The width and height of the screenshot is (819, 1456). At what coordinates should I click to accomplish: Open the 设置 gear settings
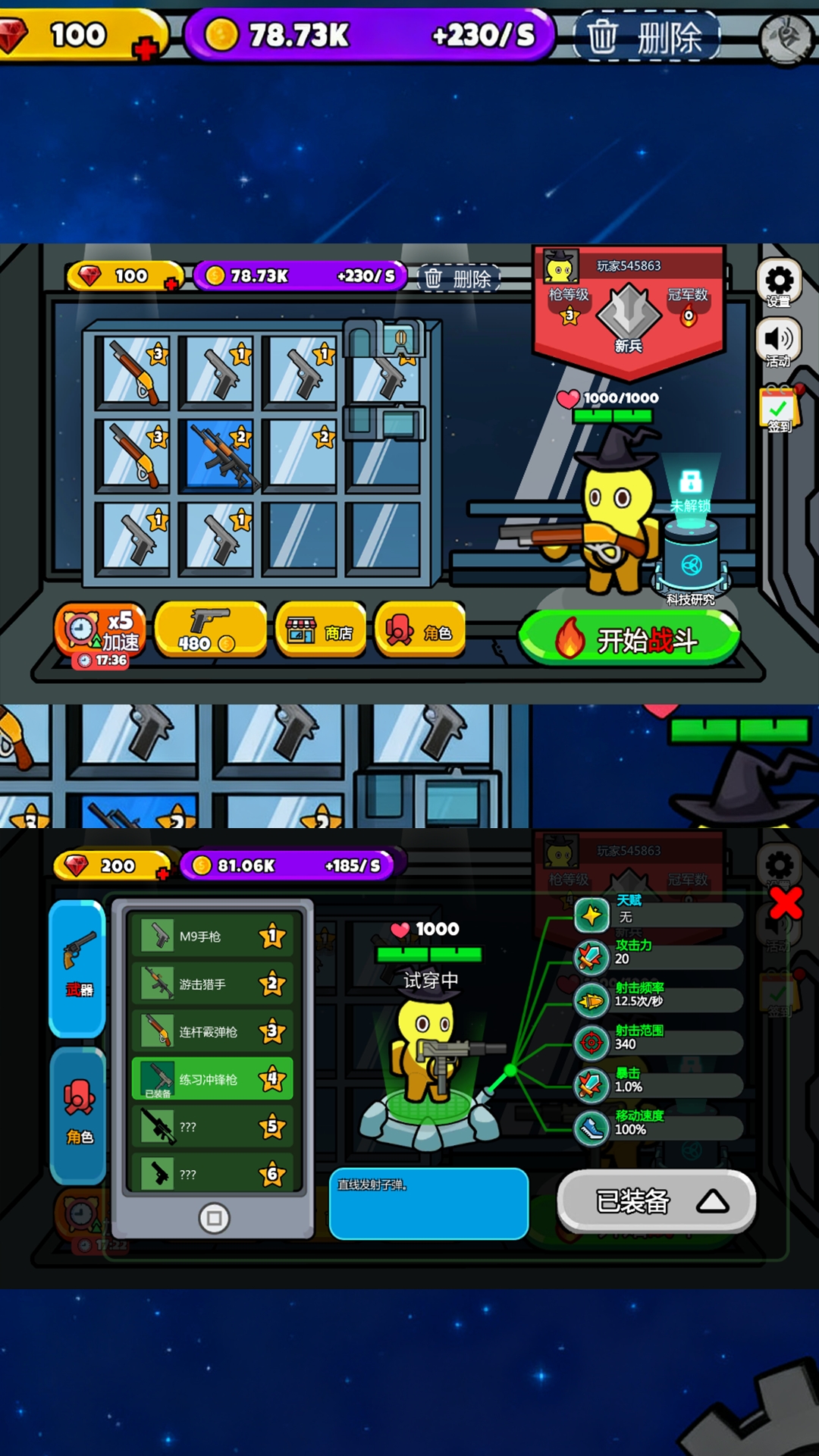click(779, 284)
